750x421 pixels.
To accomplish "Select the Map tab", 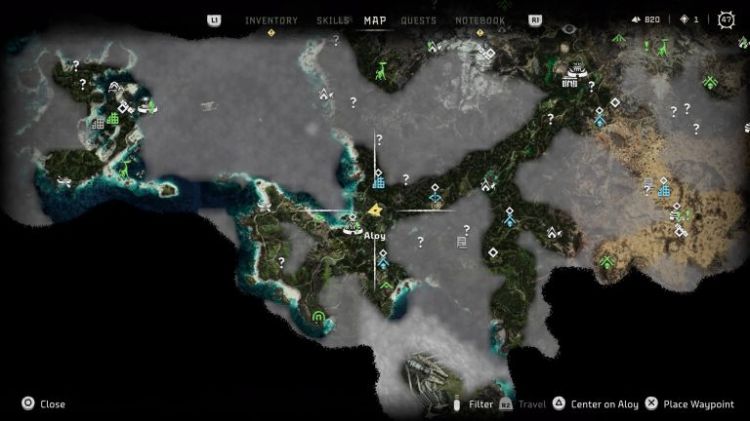I will [375, 20].
